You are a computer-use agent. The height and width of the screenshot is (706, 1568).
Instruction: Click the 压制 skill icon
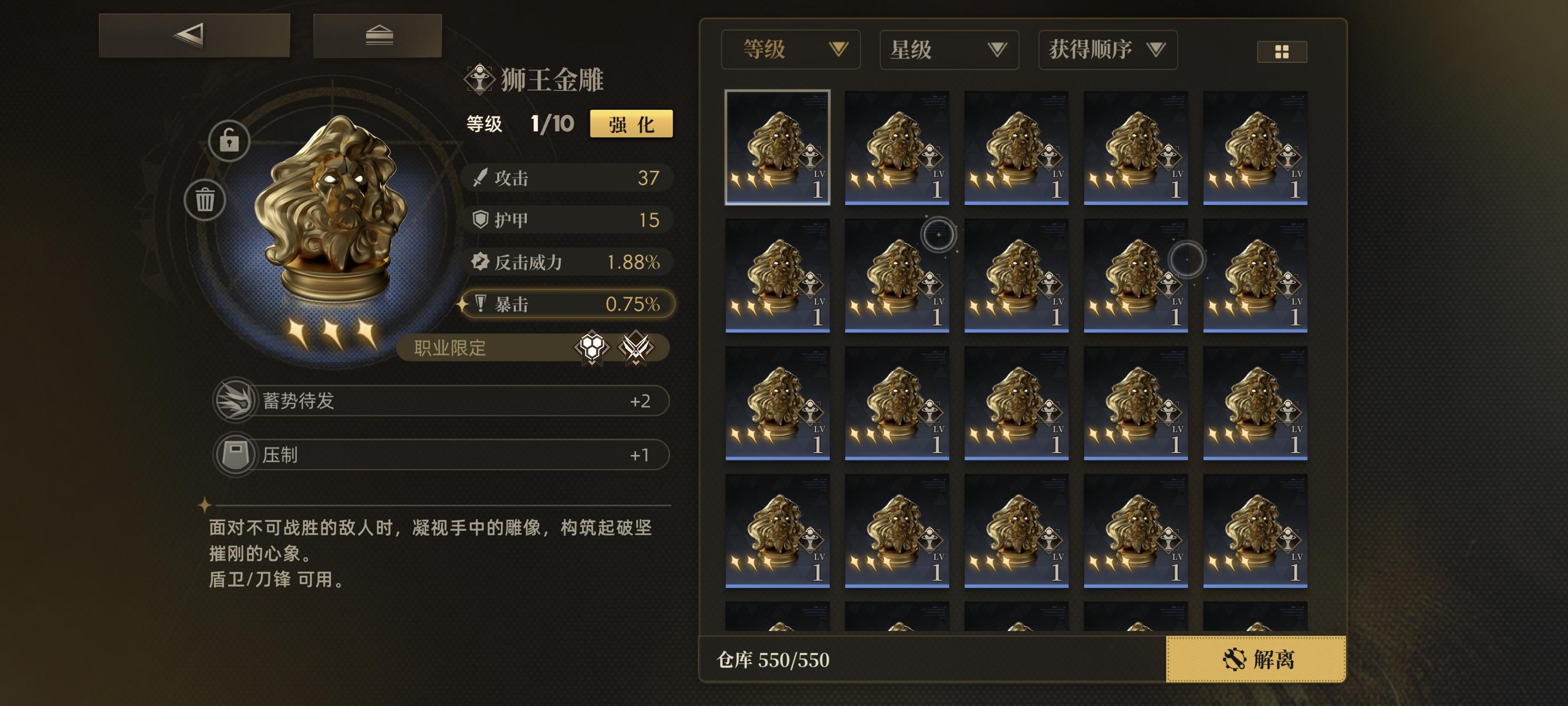pos(237,454)
